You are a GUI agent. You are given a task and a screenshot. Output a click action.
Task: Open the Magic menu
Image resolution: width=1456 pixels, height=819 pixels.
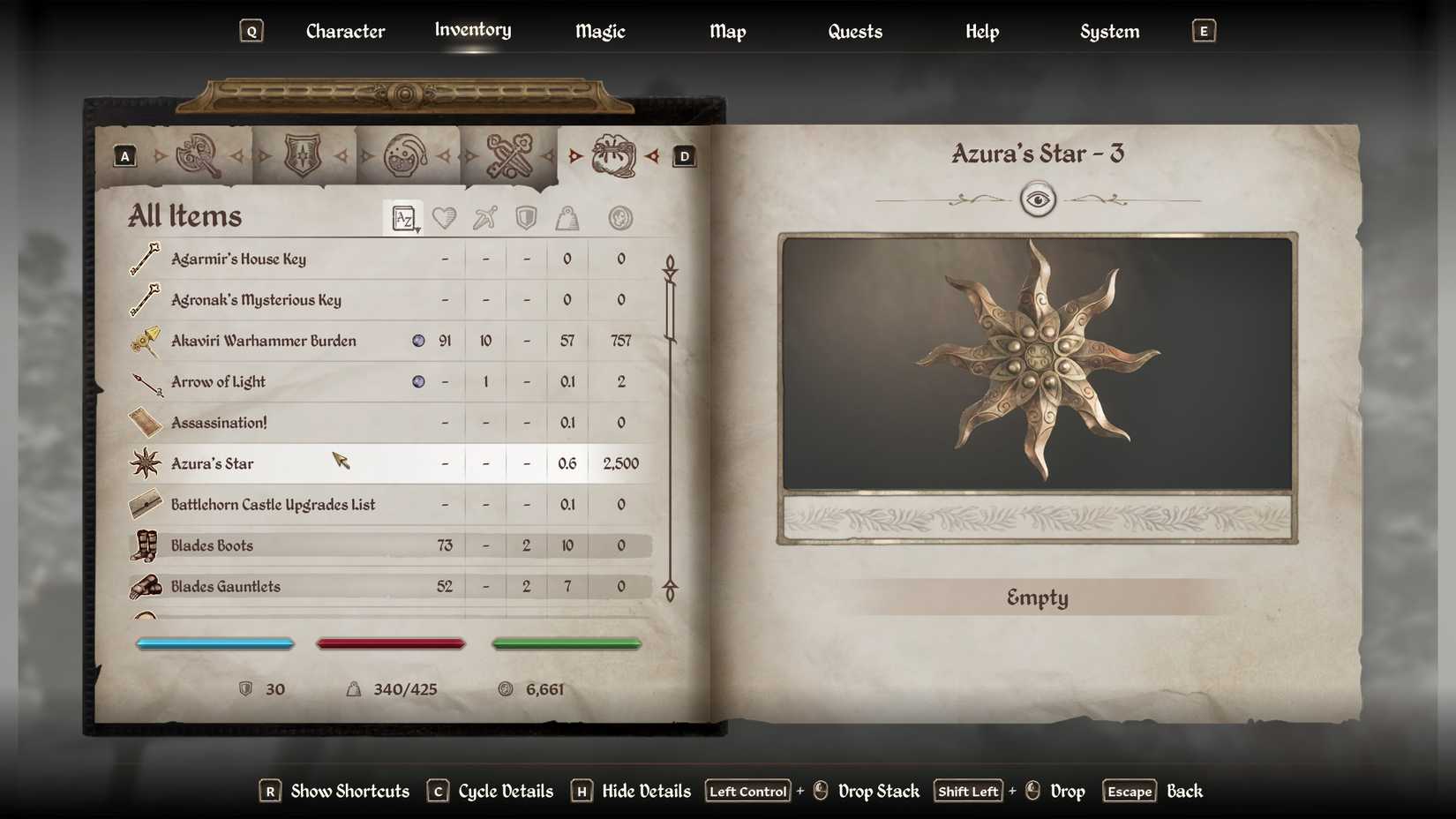click(599, 30)
